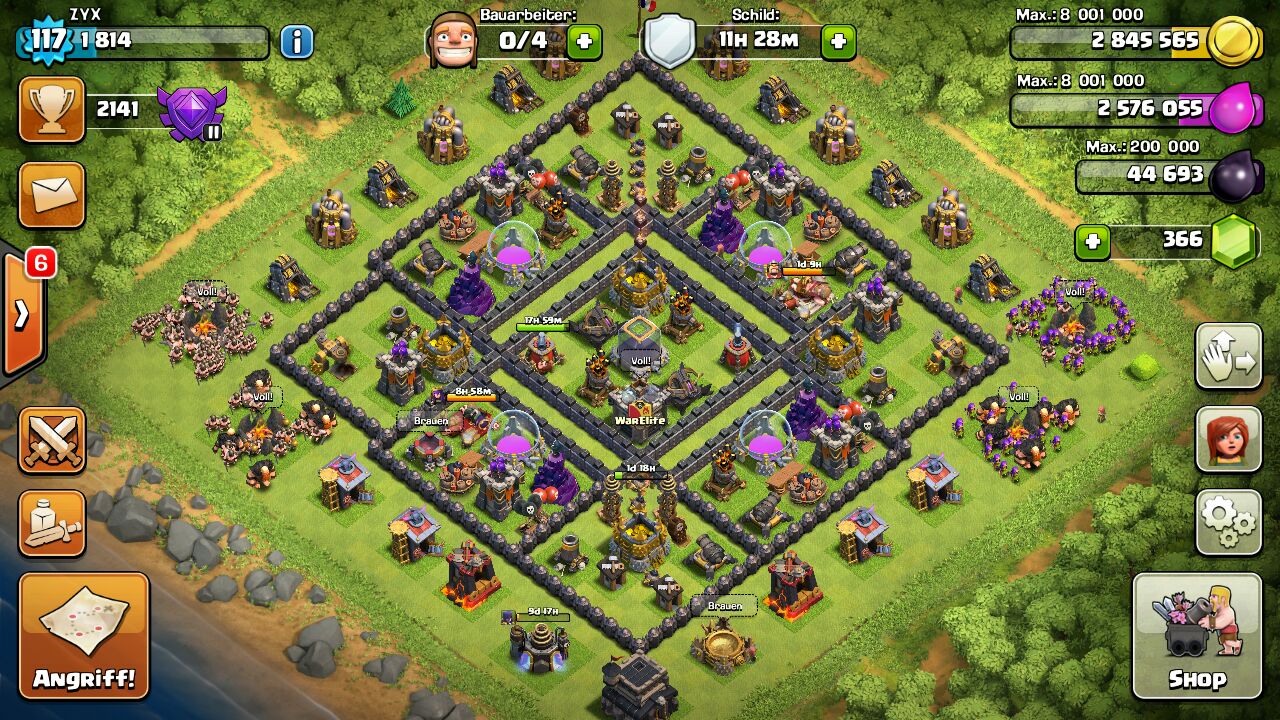
Task: Tap the builder face icon
Action: [x=452, y=41]
